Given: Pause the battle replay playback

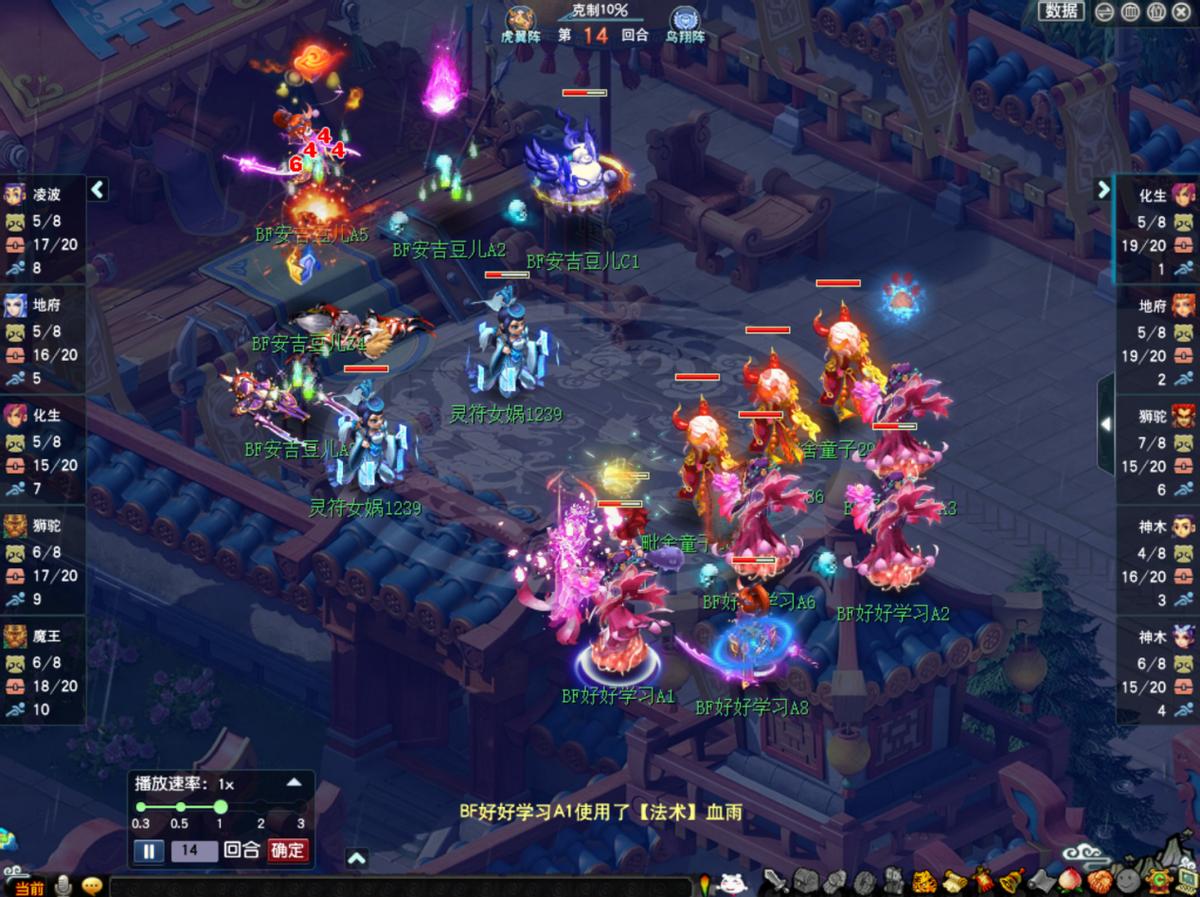Looking at the screenshot, I should [147, 851].
